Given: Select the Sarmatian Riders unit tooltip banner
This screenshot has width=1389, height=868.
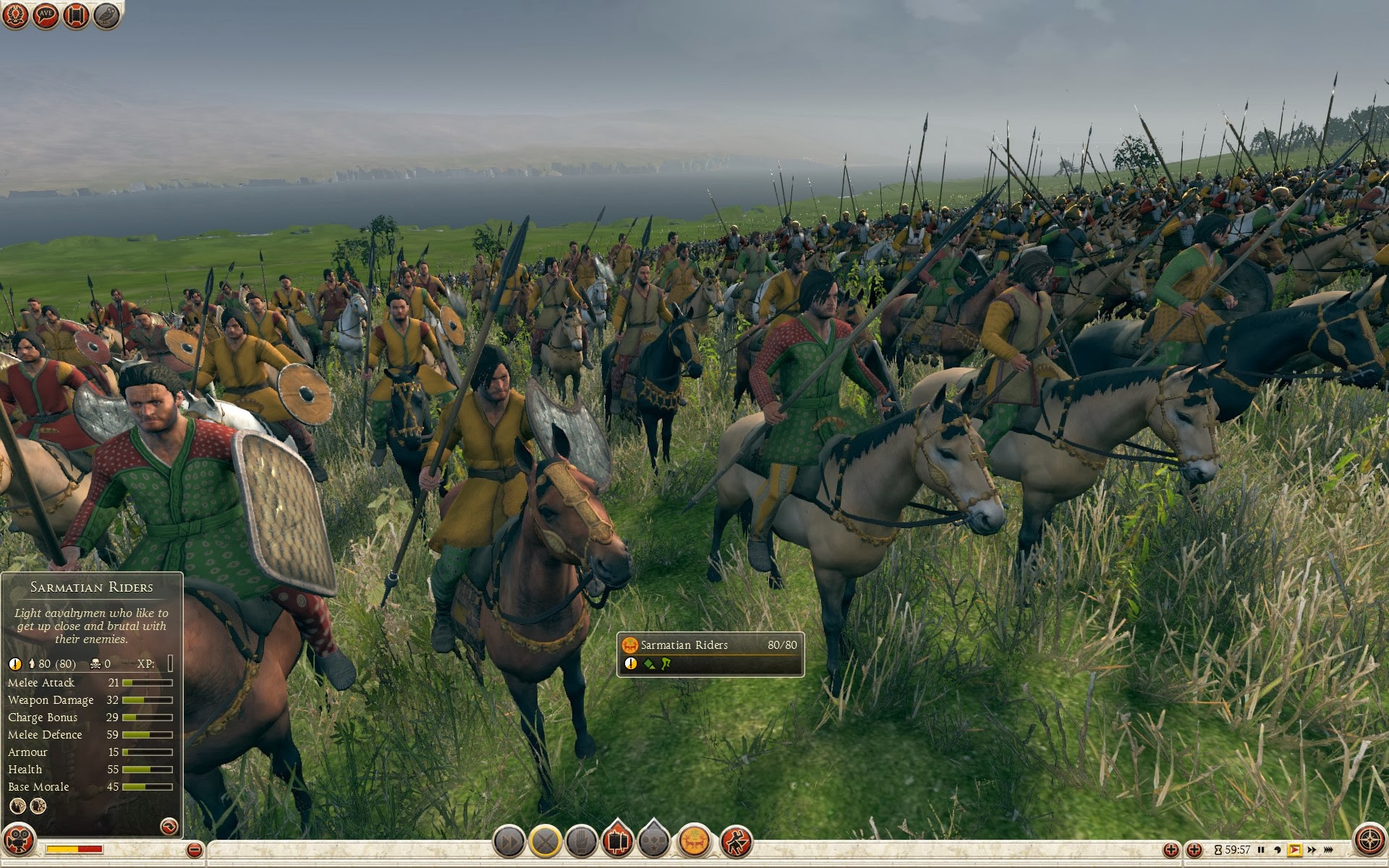Looking at the screenshot, I should pos(710,645).
